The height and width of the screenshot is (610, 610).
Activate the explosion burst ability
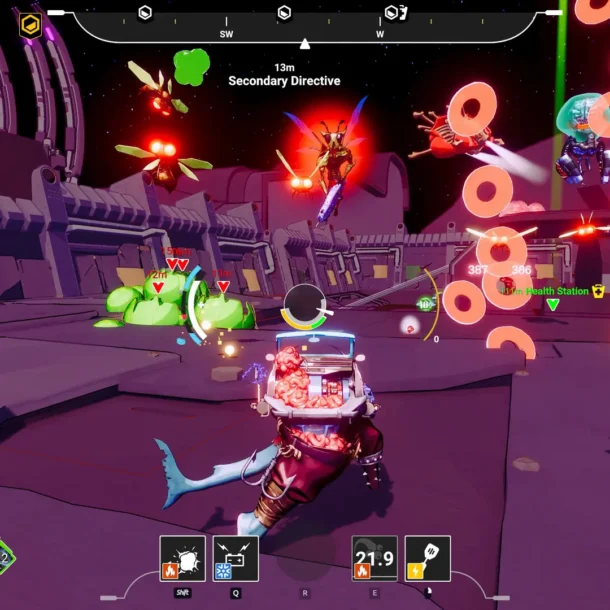pos(183,558)
